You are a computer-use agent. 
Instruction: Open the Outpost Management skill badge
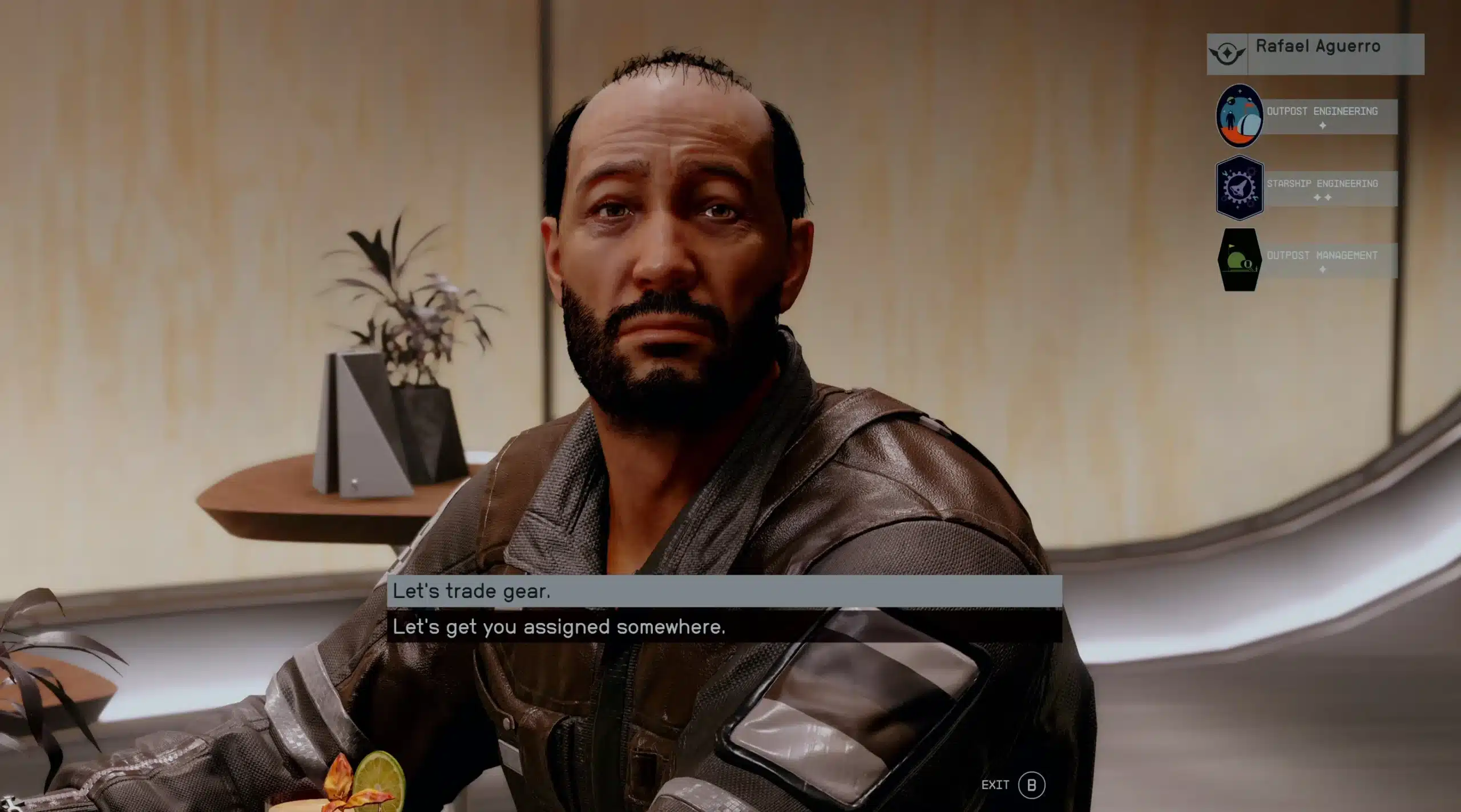[x=1240, y=260]
